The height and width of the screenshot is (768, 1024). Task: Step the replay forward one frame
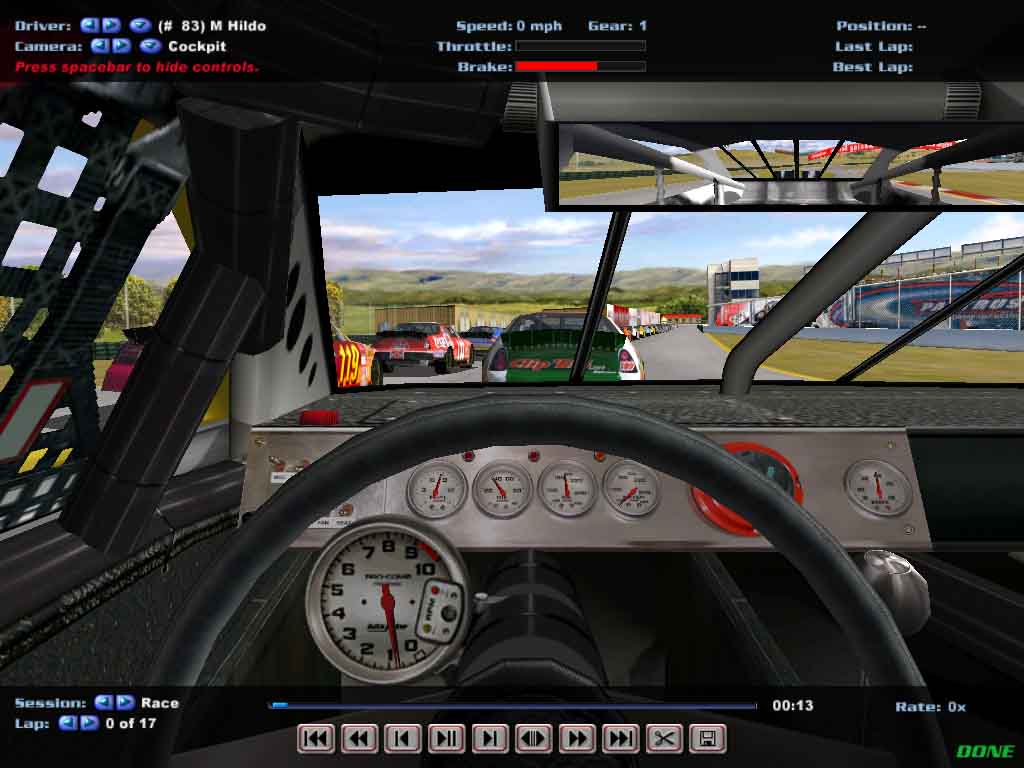[490, 739]
